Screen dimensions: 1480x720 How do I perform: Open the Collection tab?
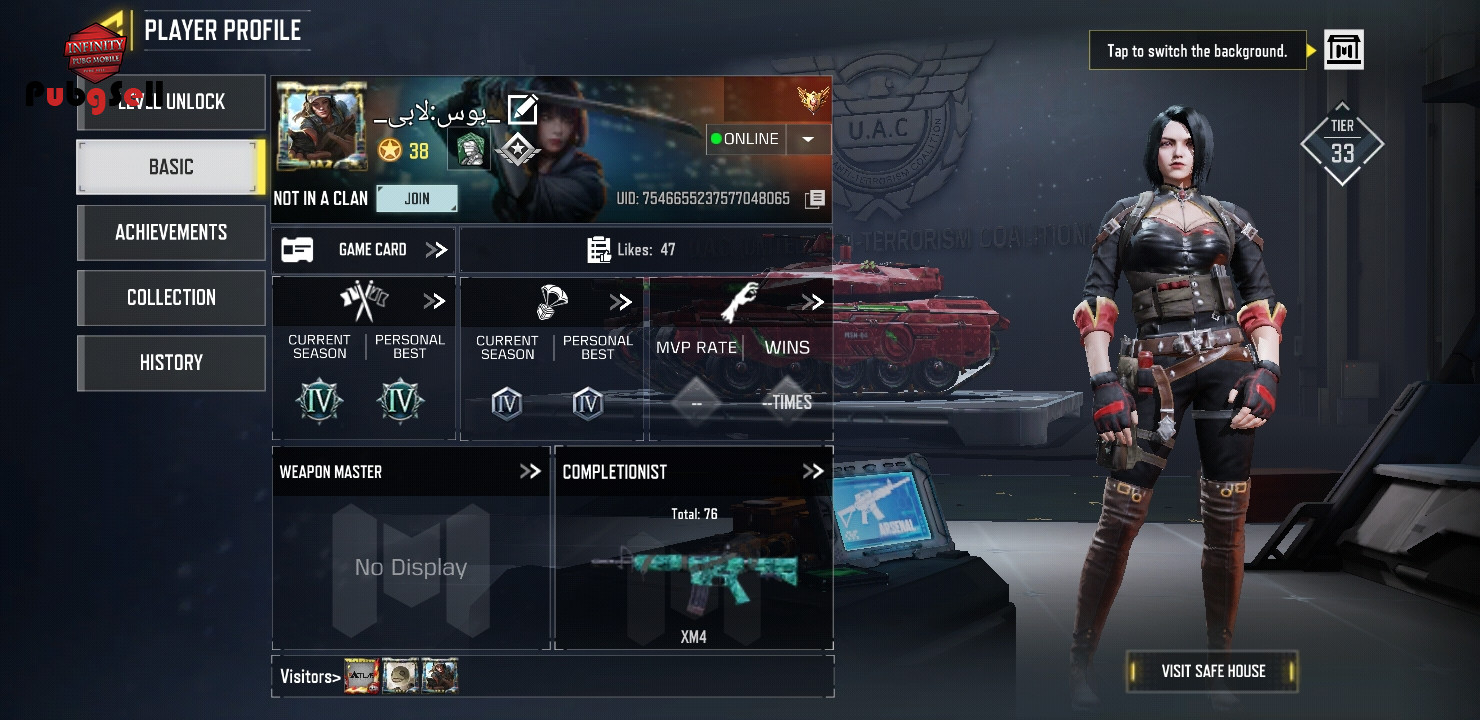[171, 297]
